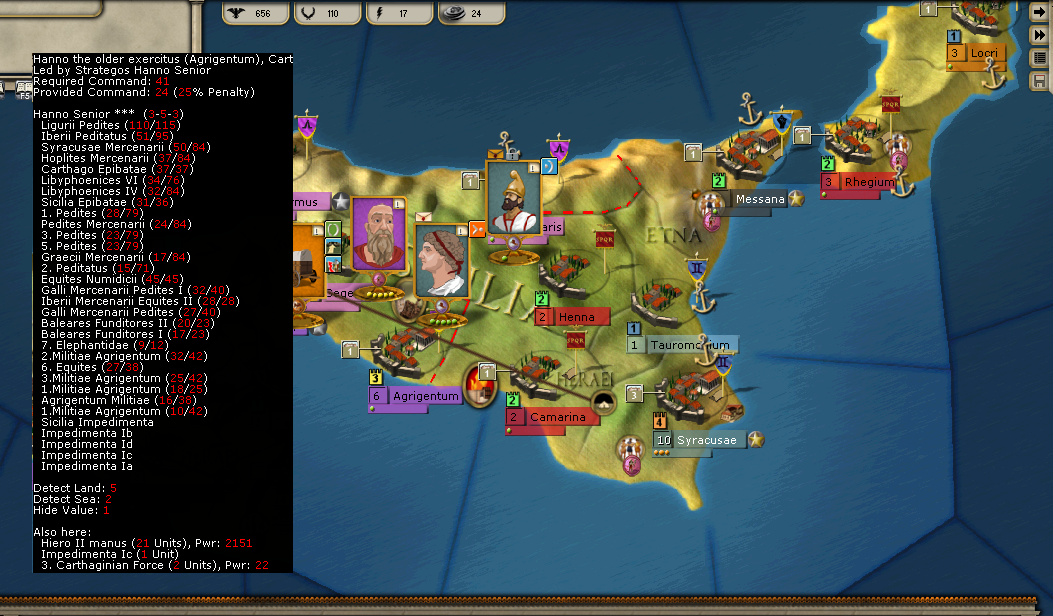Click the Locri city label
Viewport: 1053px width, 616px height.
tap(982, 53)
